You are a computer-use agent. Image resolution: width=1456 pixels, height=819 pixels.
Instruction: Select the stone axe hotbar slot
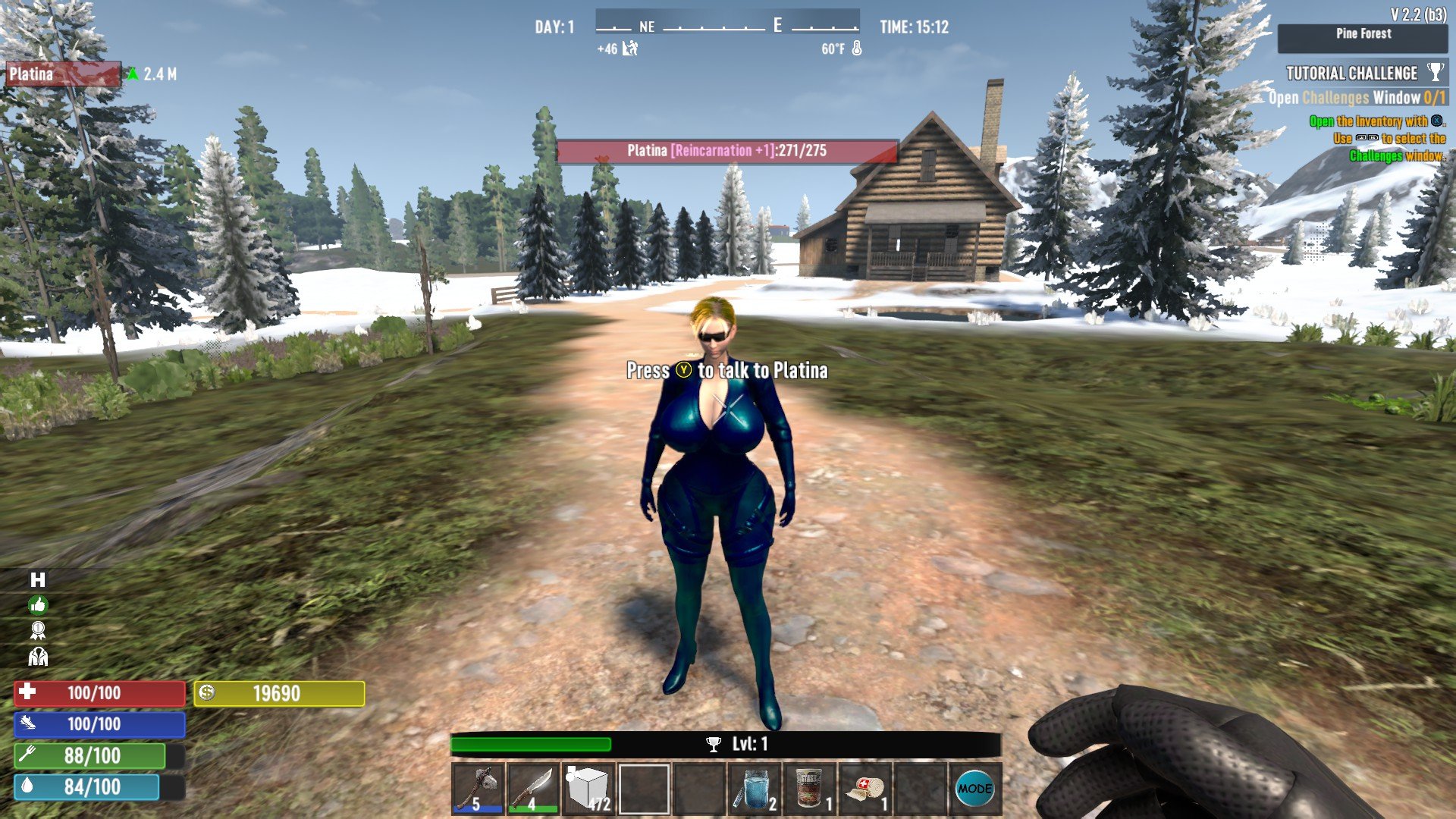click(x=479, y=789)
